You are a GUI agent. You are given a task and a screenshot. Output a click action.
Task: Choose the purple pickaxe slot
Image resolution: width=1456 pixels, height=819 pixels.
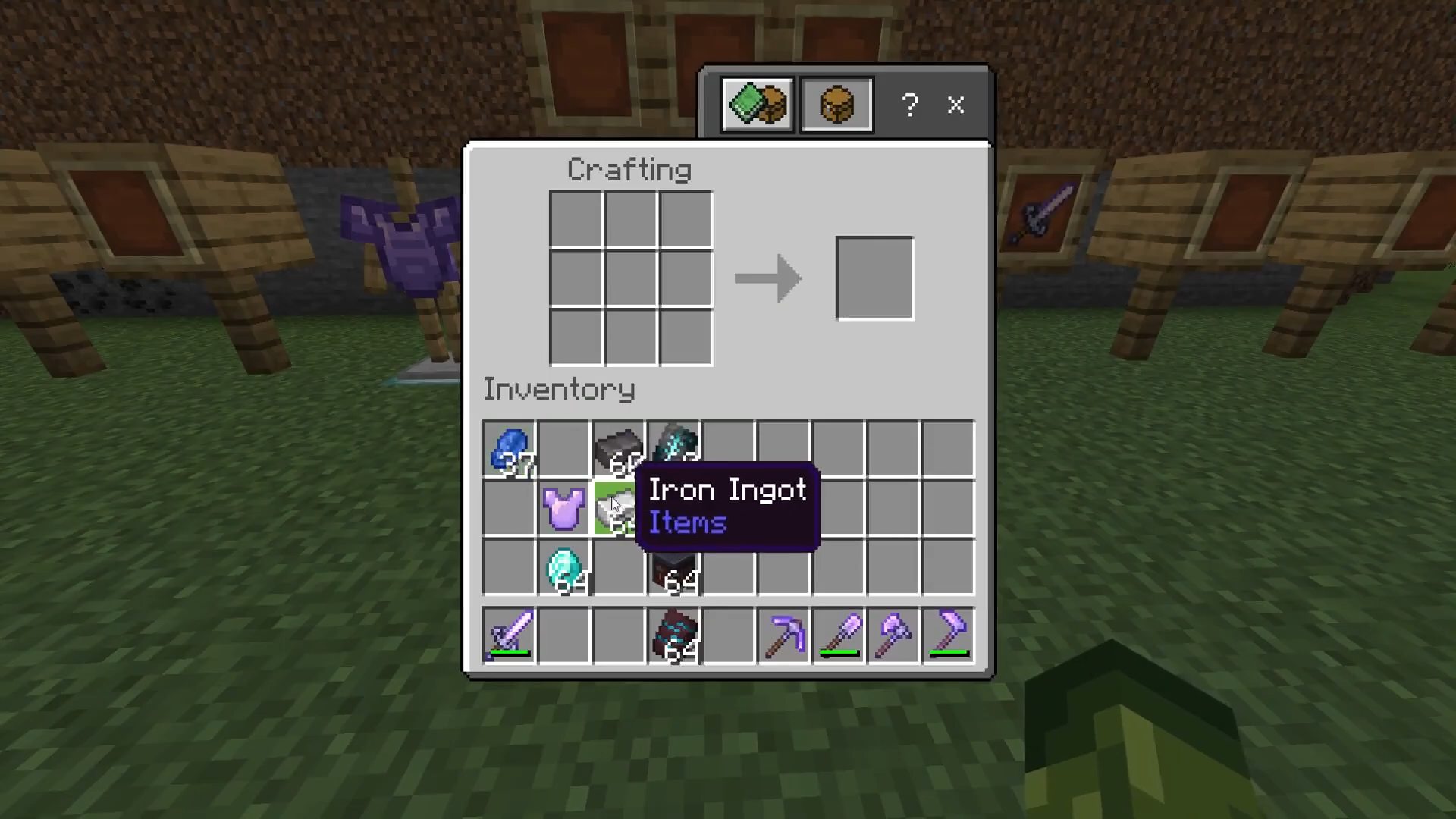click(x=783, y=635)
